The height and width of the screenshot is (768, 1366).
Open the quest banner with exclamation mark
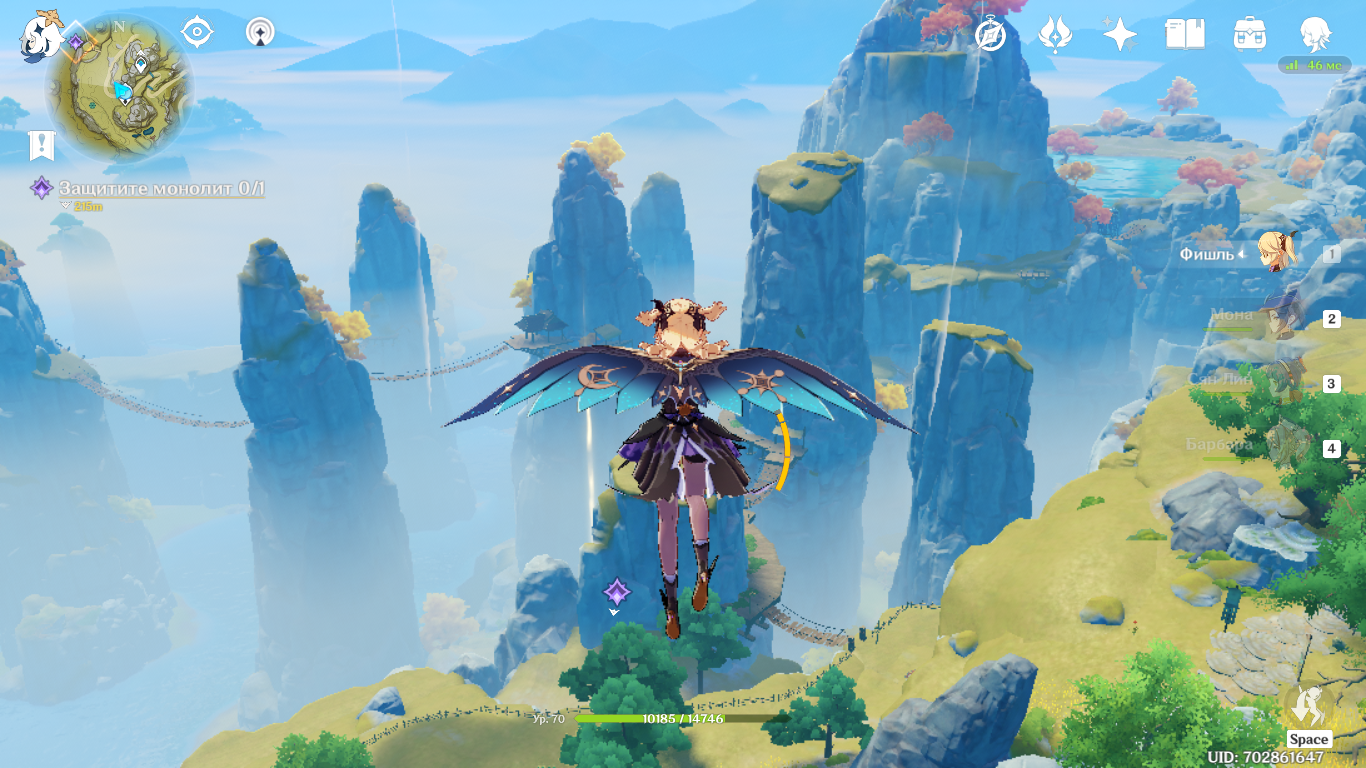pyautogui.click(x=41, y=146)
